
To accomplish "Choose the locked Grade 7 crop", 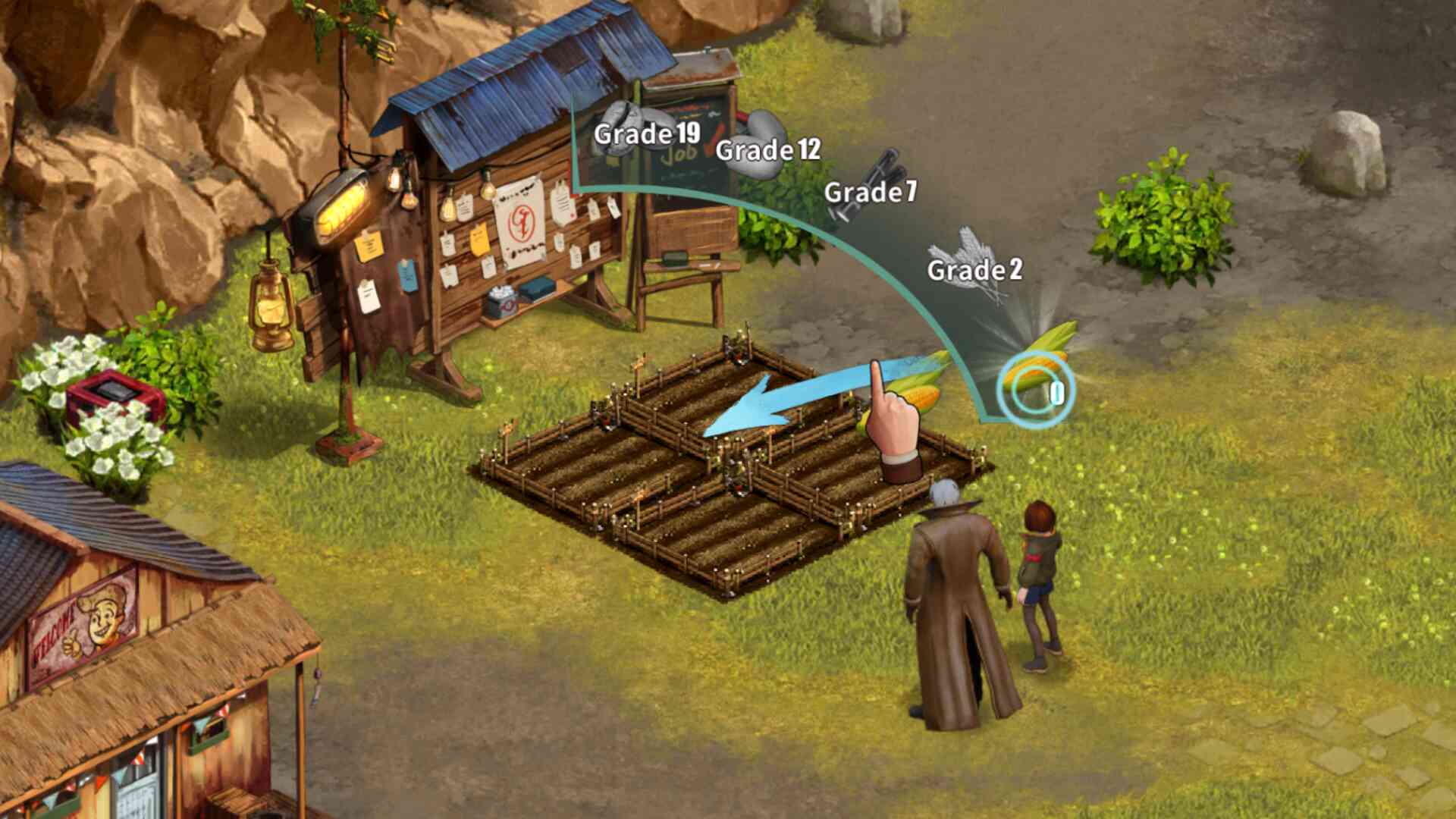I will pos(871,187).
